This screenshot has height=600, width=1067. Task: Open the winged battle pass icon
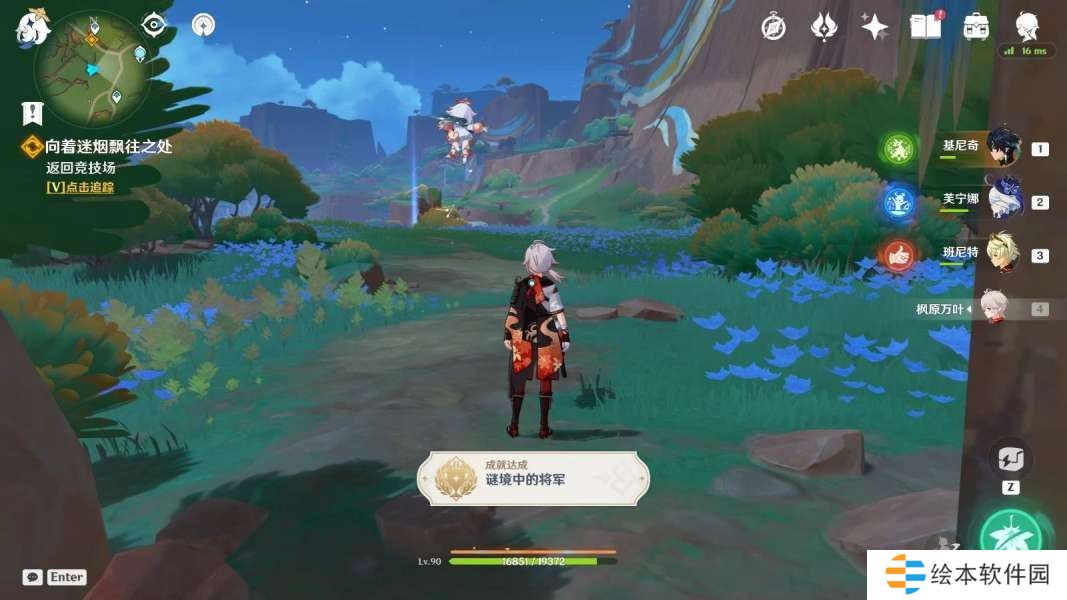tap(823, 27)
